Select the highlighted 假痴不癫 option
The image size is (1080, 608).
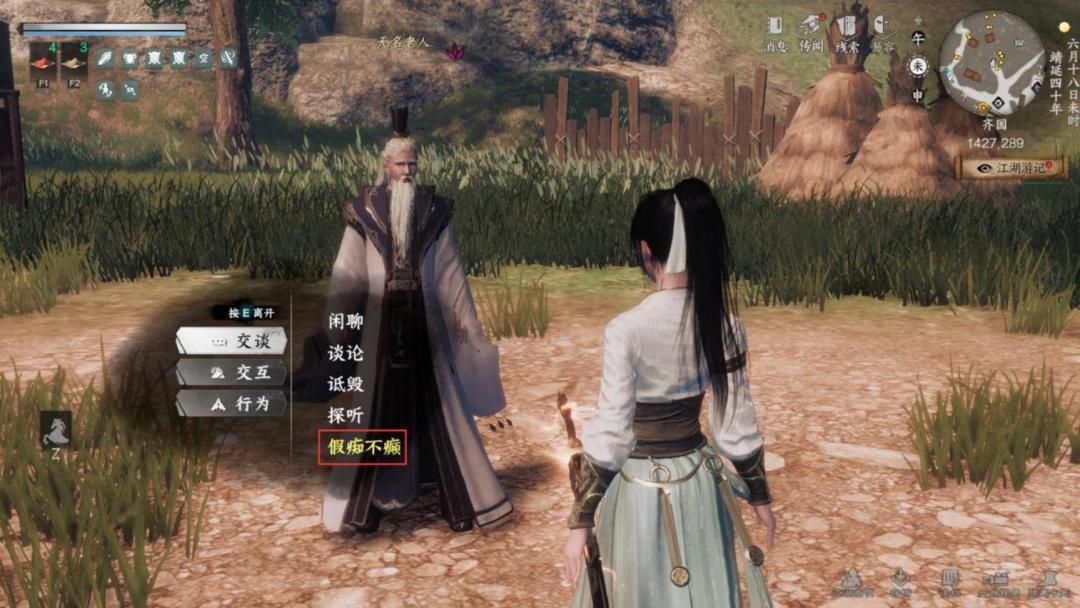(363, 447)
